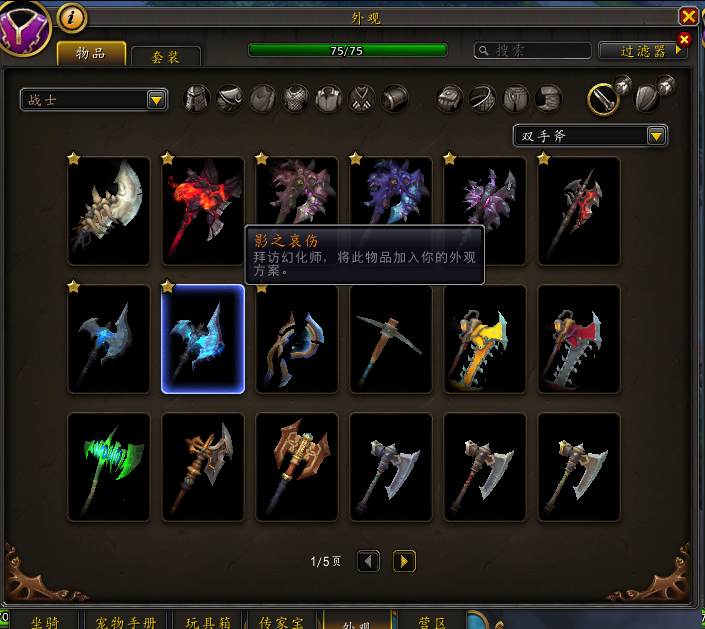705x629 pixels.
Task: Choose the helmet slot icon
Action: click(x=199, y=98)
